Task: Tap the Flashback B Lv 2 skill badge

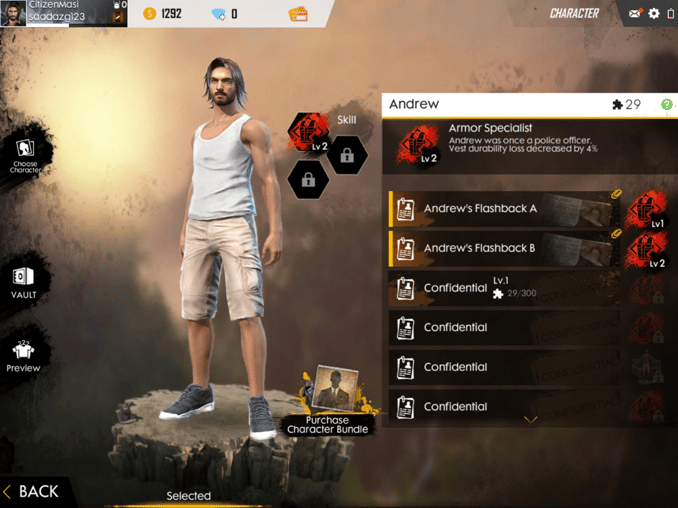Action: pos(647,250)
